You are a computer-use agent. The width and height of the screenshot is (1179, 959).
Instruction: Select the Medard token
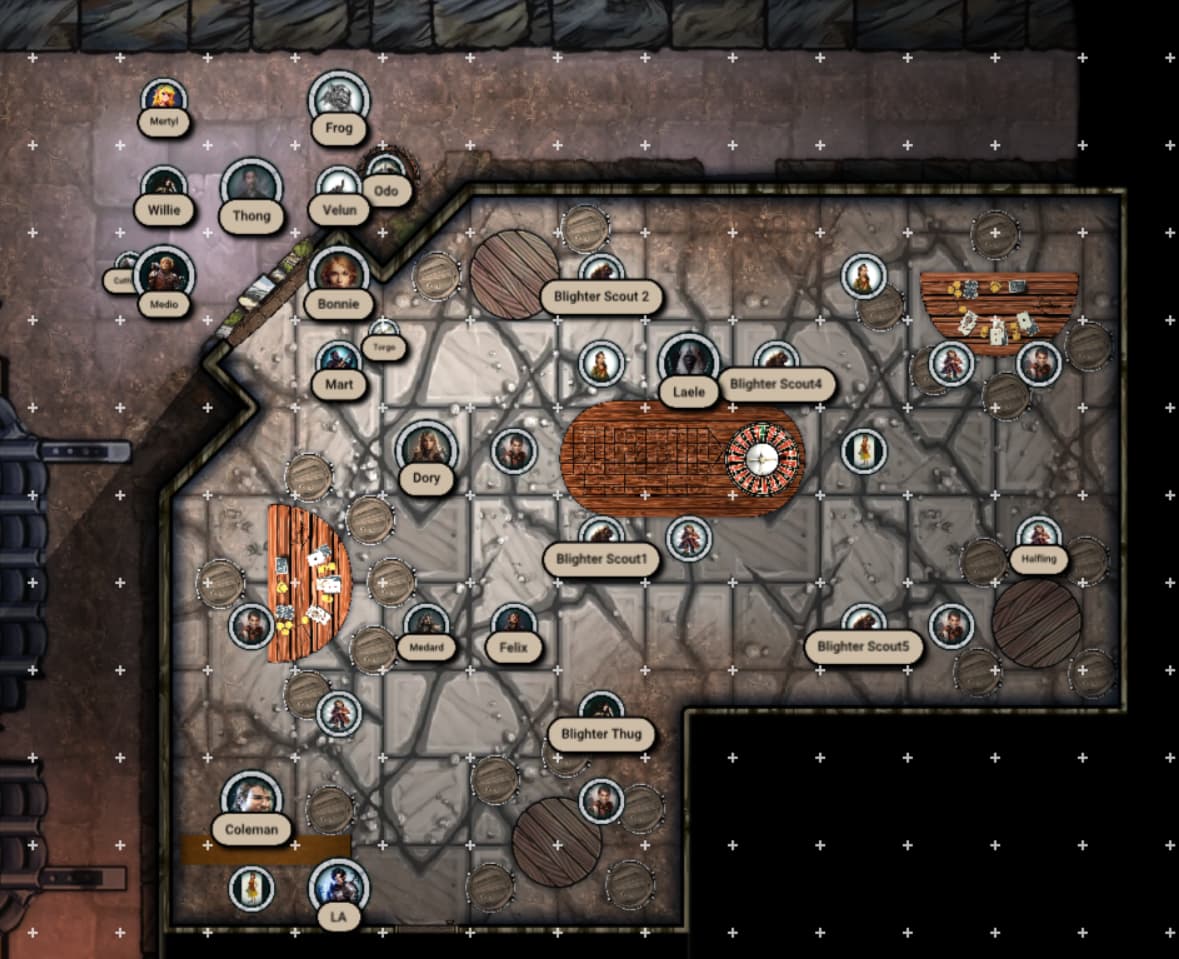tap(426, 624)
